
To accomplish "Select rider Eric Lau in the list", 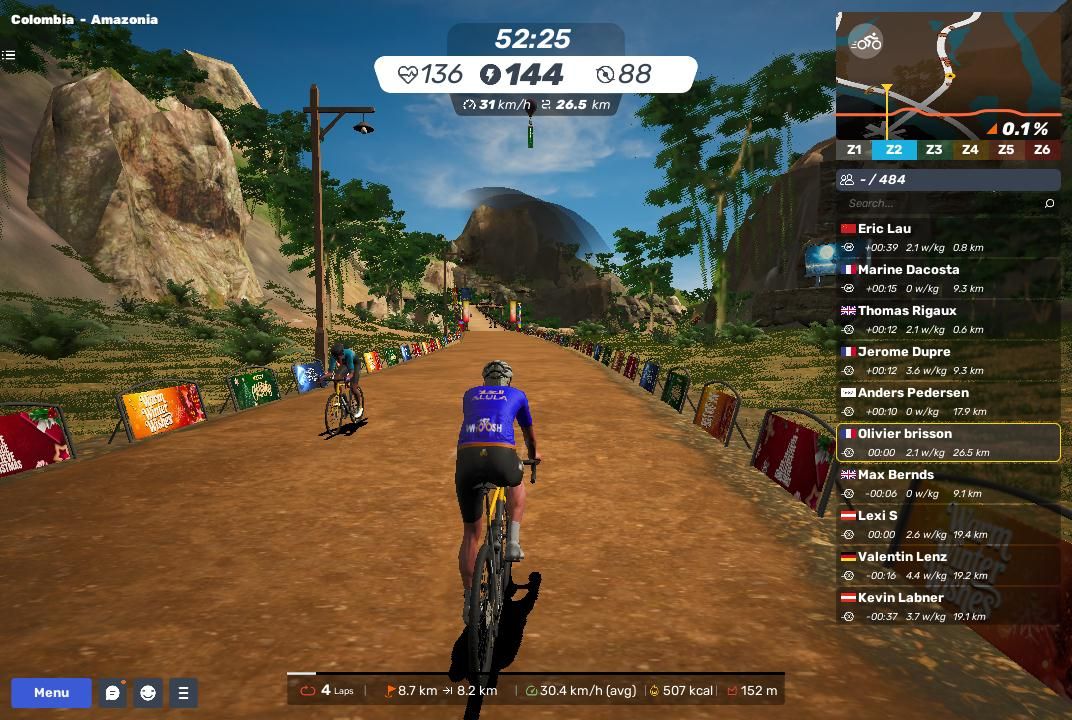I will point(948,237).
